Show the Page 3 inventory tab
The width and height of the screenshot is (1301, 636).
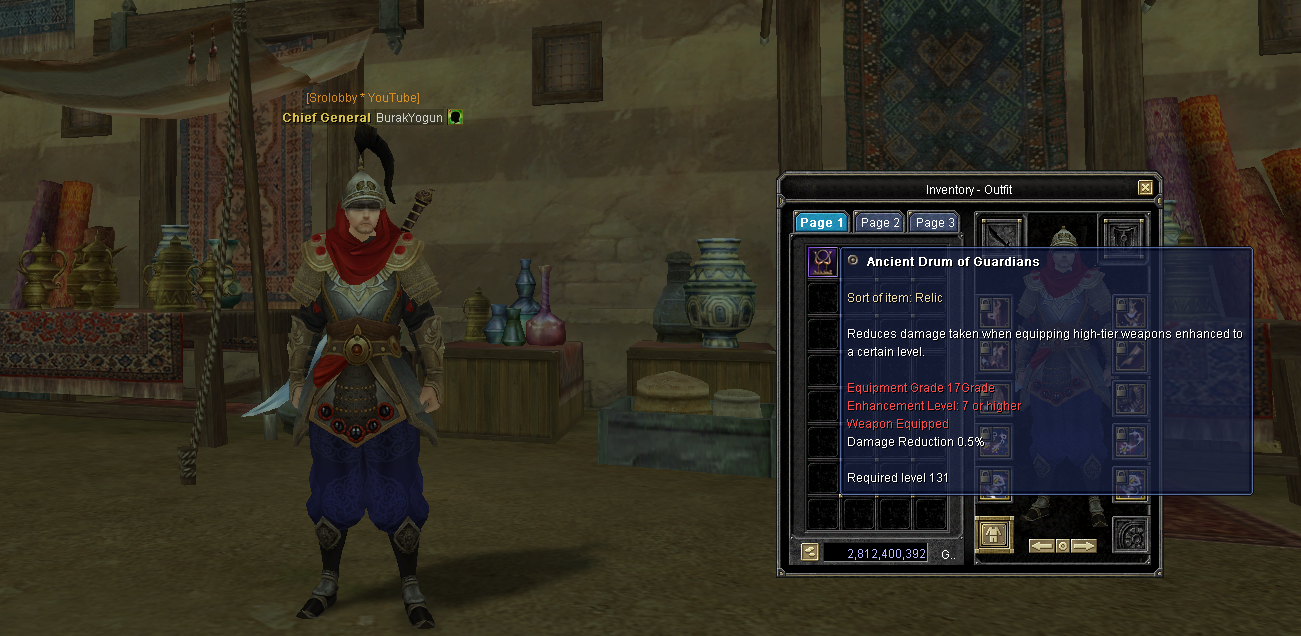(x=935, y=223)
